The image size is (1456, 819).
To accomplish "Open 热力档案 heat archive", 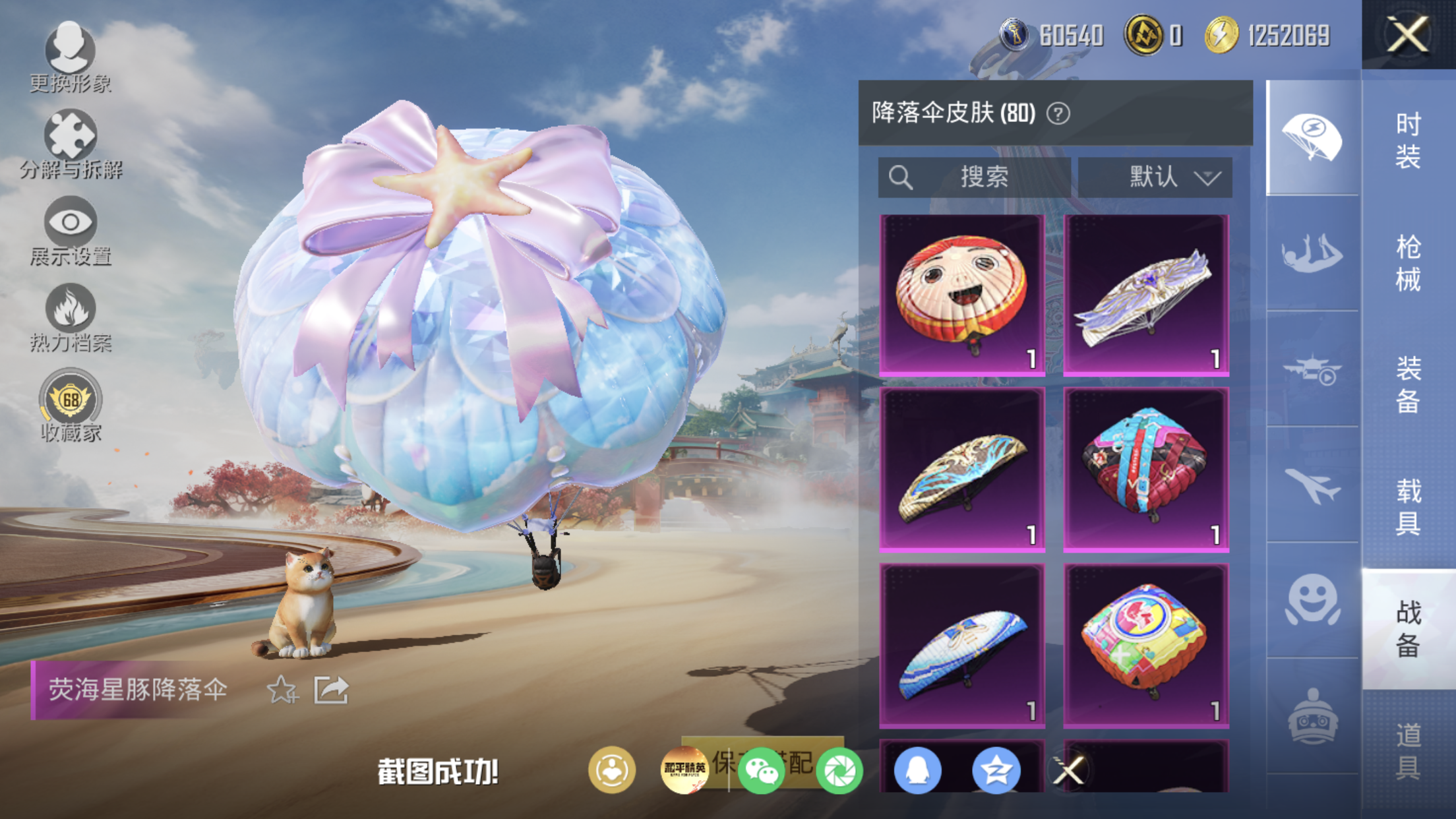I will [x=71, y=317].
